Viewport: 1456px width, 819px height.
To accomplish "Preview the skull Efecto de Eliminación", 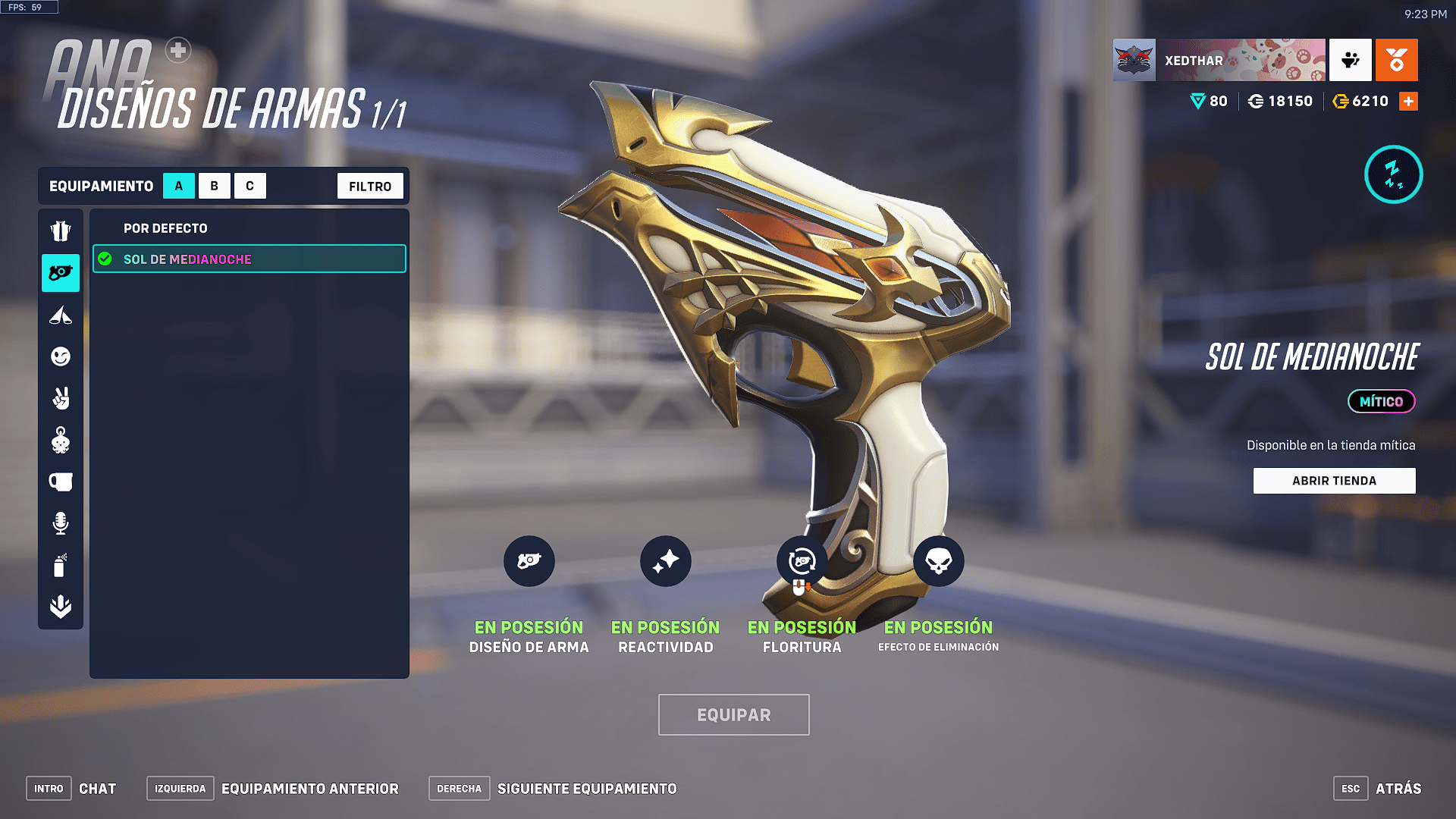I will (938, 561).
